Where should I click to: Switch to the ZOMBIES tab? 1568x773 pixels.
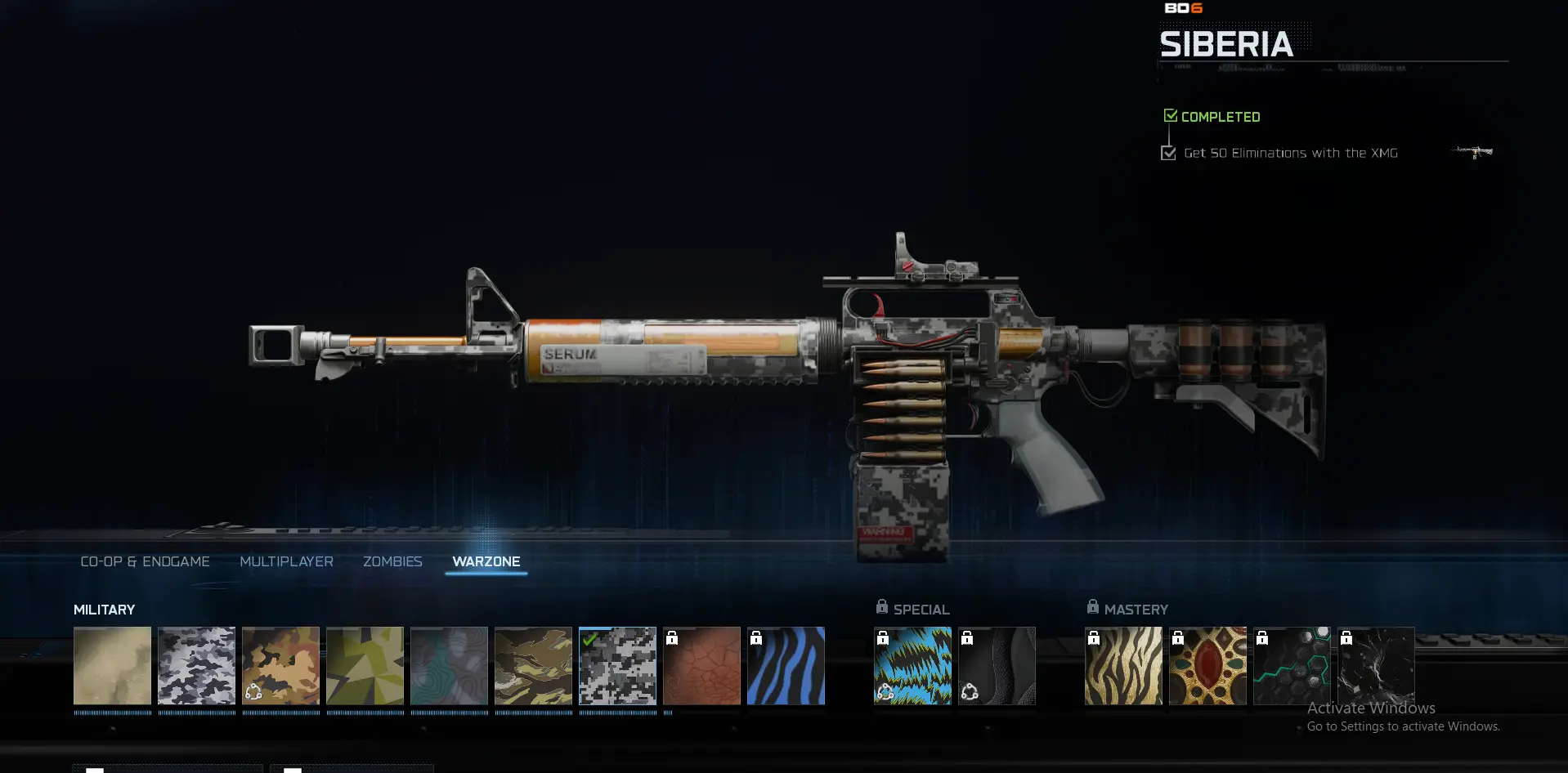pyautogui.click(x=392, y=561)
